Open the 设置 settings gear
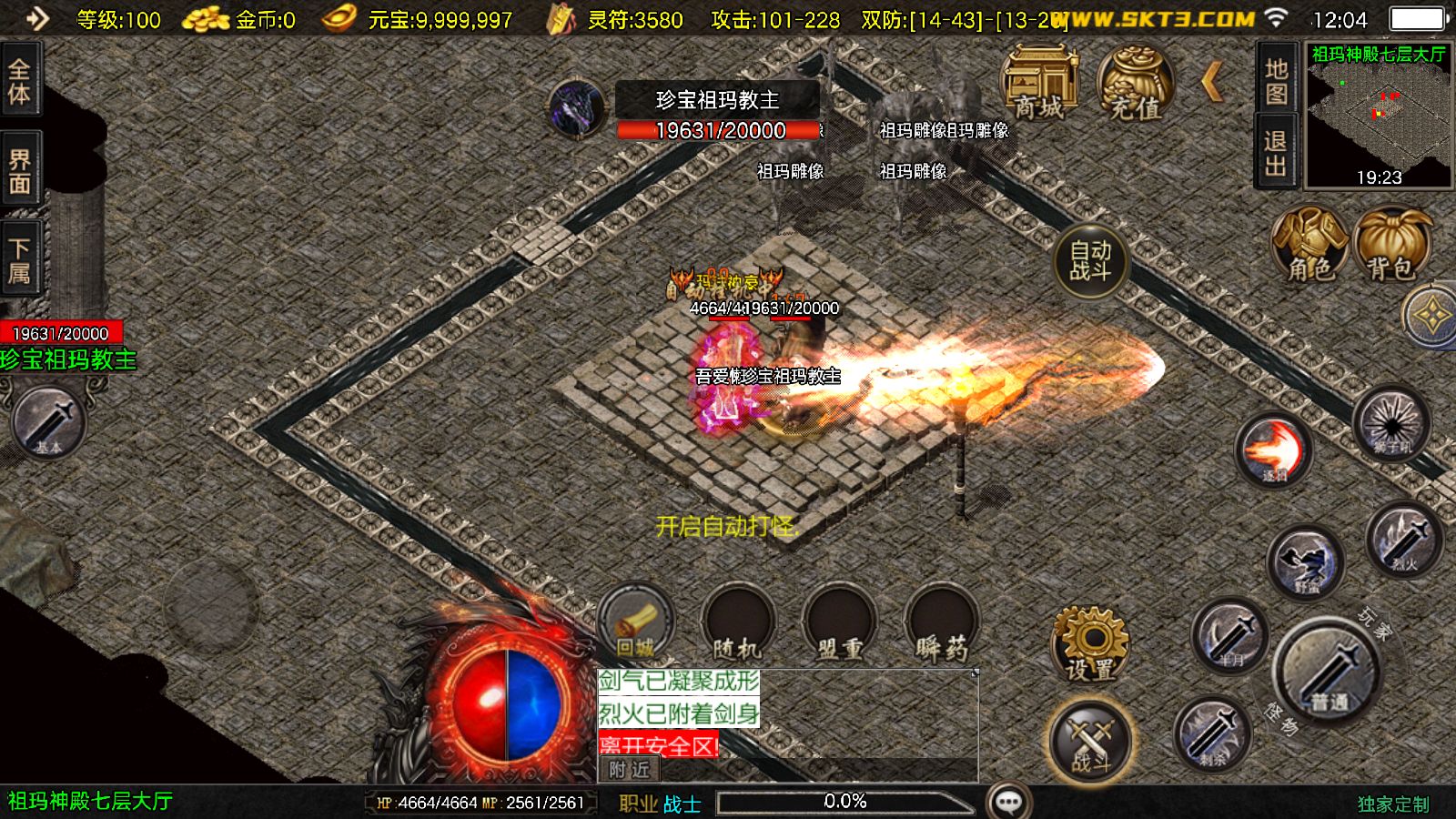 [x=1090, y=642]
